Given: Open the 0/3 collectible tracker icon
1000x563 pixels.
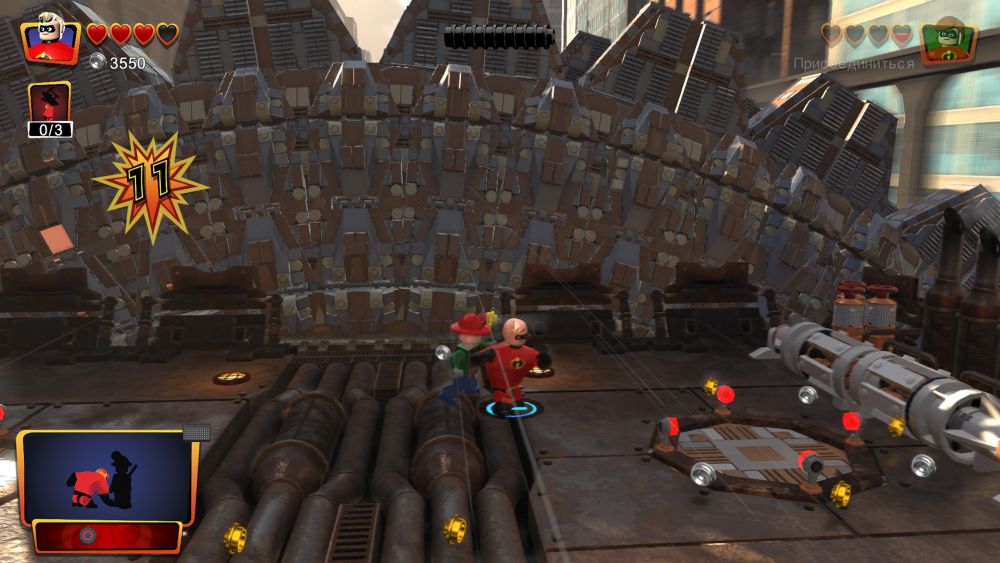Looking at the screenshot, I should coord(49,108).
